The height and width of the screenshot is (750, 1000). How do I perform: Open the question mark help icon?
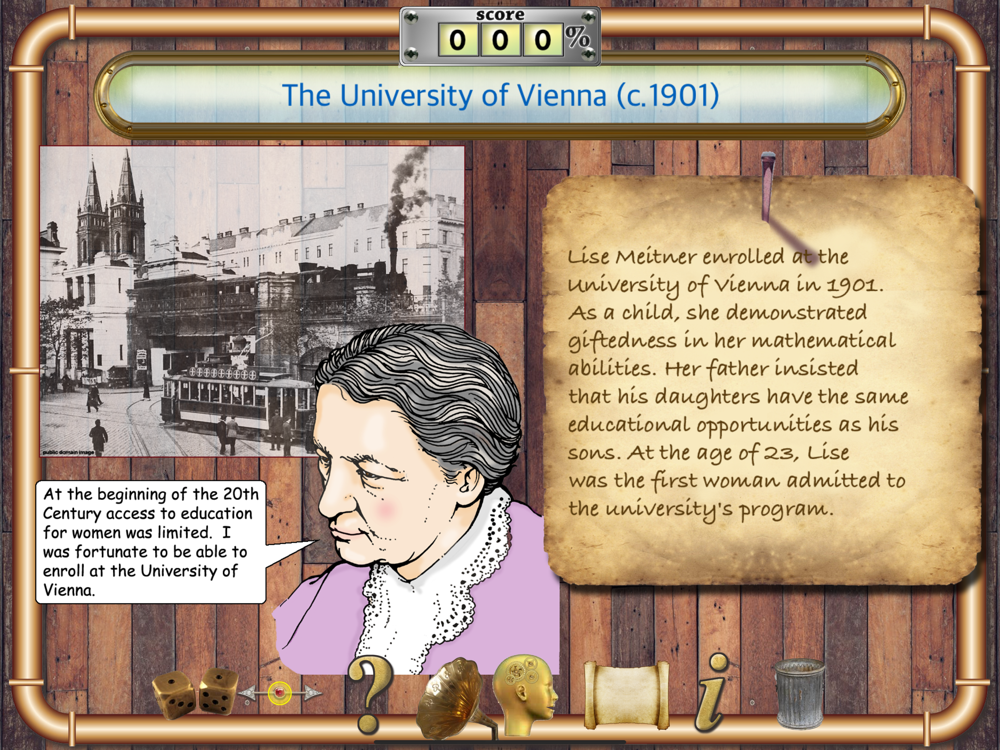tap(368, 693)
